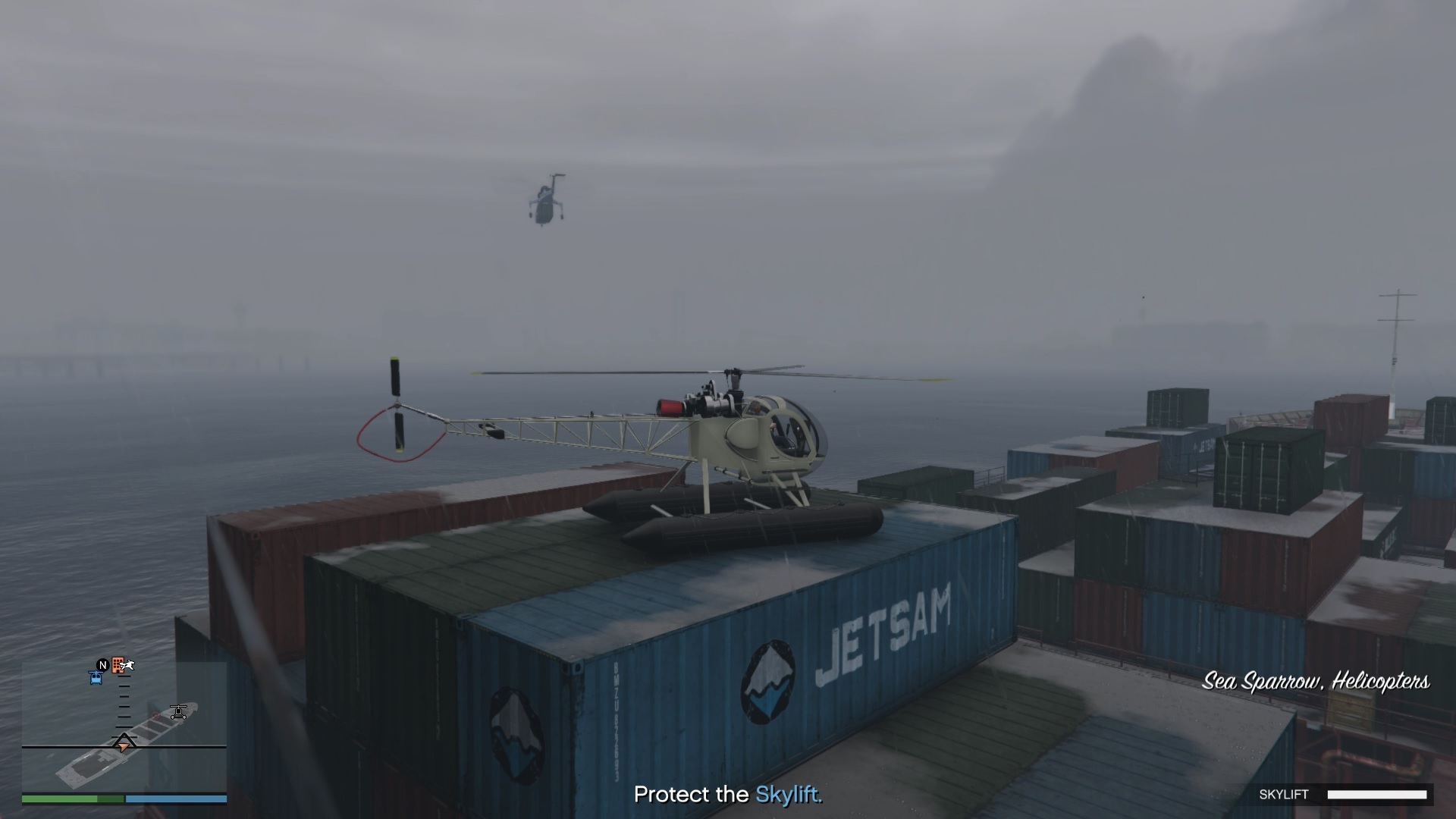Click the white running-figure icon above the minimap
The image size is (1456, 819).
coord(127,665)
